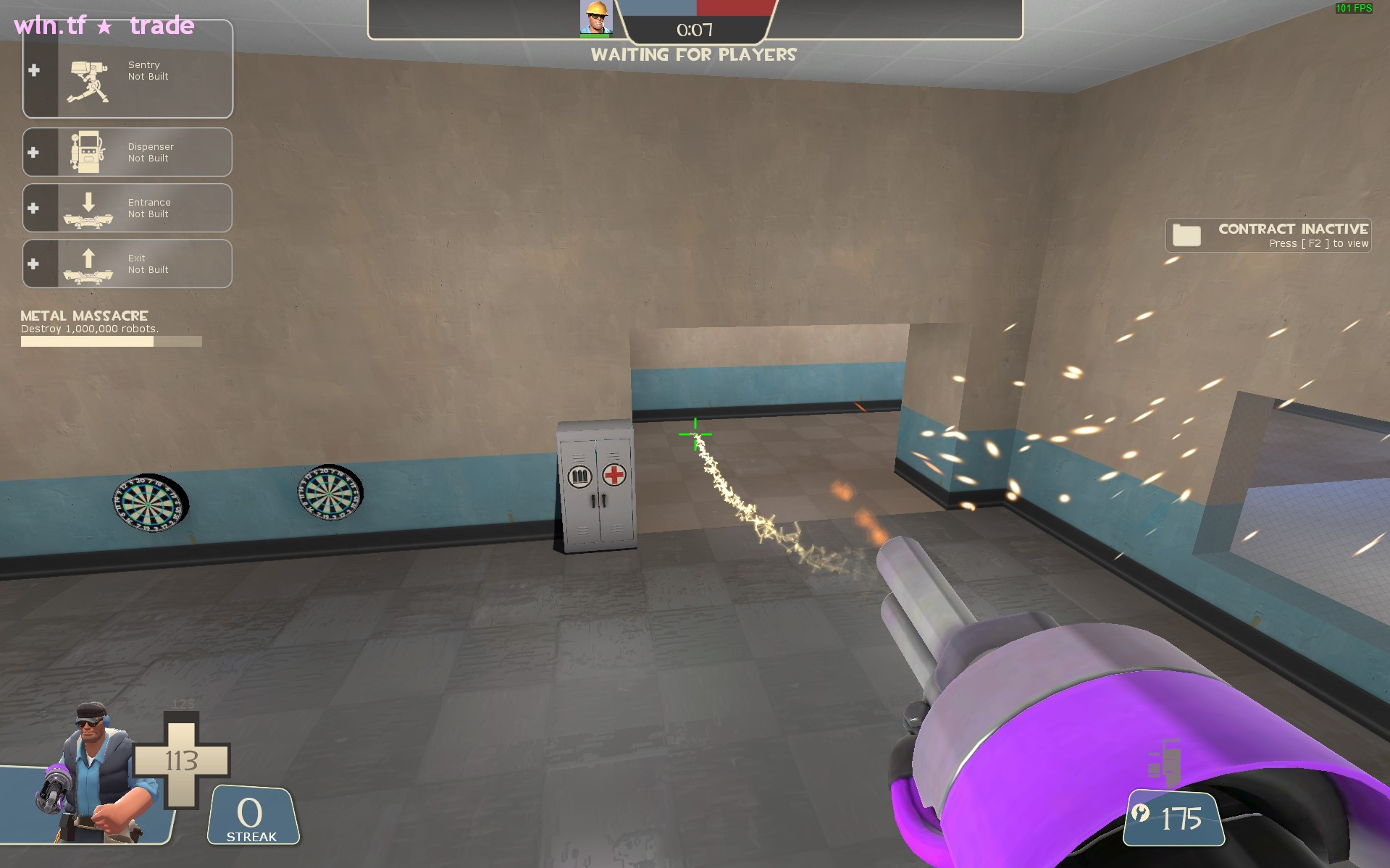Click the Dispenser icon in build list
The width and height of the screenshot is (1390, 868).
pyautogui.click(x=88, y=151)
